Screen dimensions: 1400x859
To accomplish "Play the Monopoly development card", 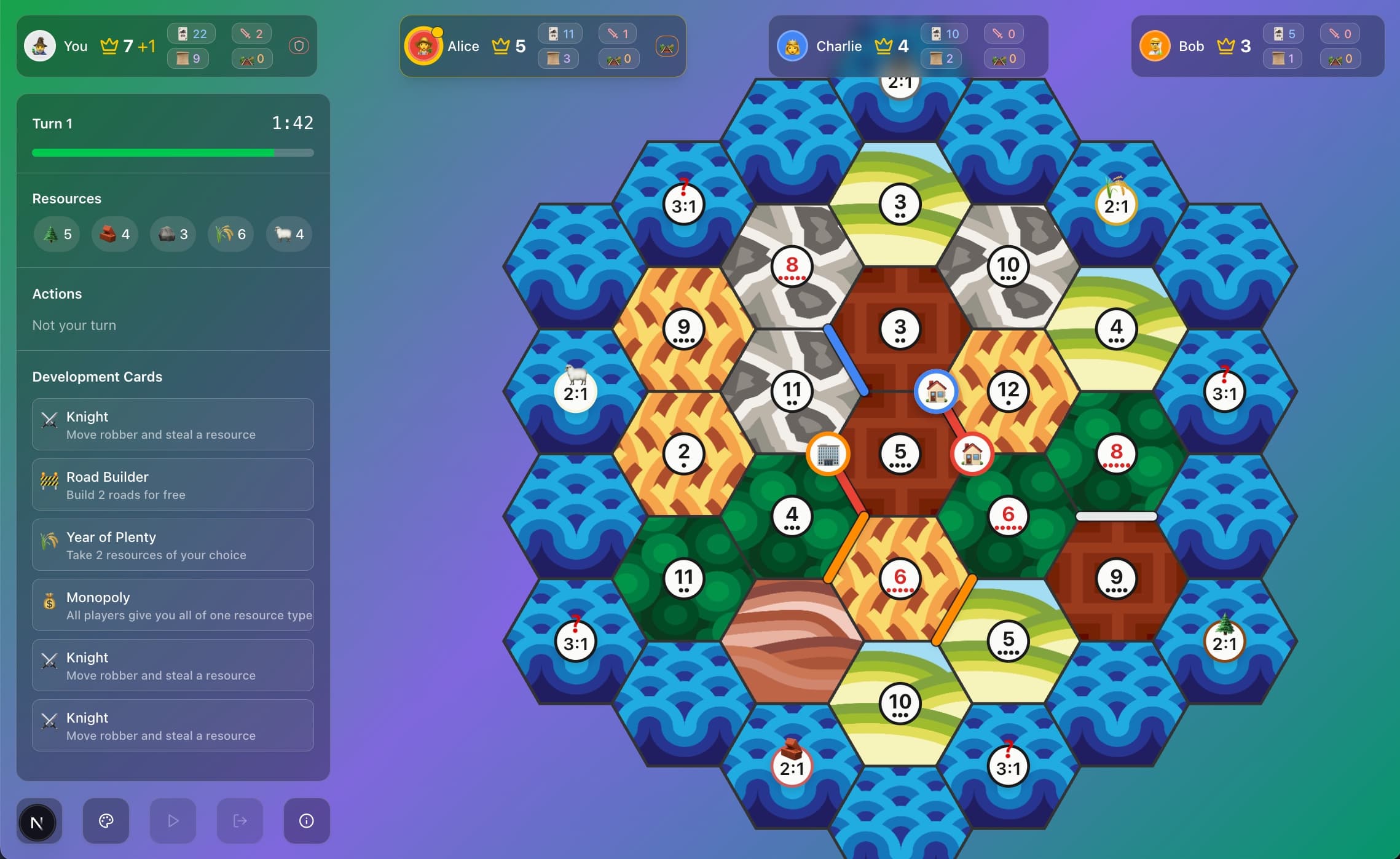I will (x=173, y=605).
